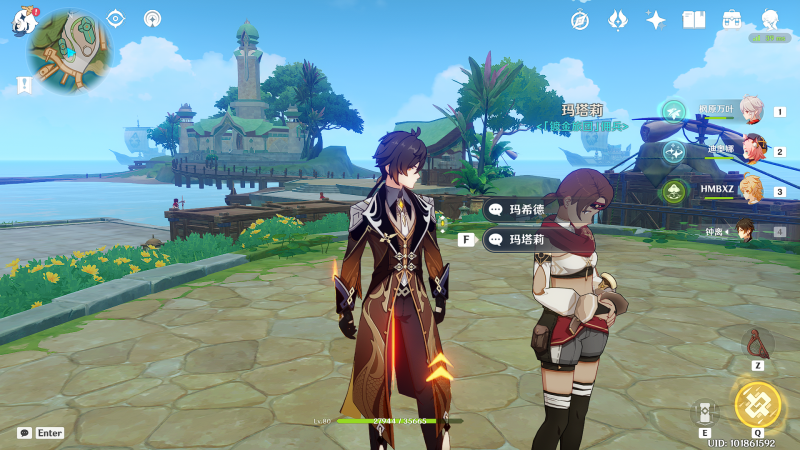Viewport: 800px width, 450px height.
Task: Open the signal beacon icon beside the minimap
Action: pyautogui.click(x=152, y=18)
